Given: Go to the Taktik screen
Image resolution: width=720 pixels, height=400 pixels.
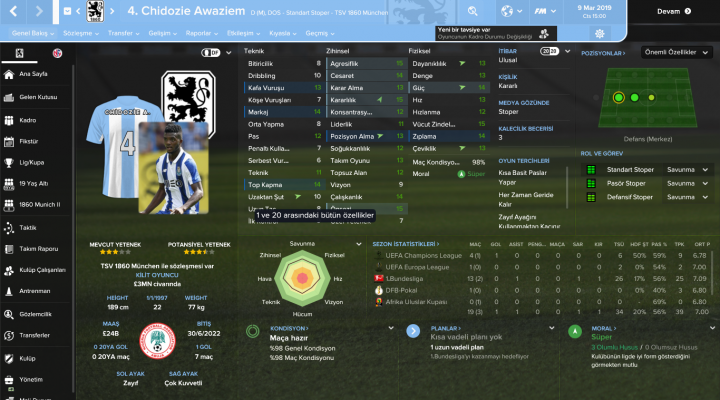Looking at the screenshot, I should click(29, 228).
